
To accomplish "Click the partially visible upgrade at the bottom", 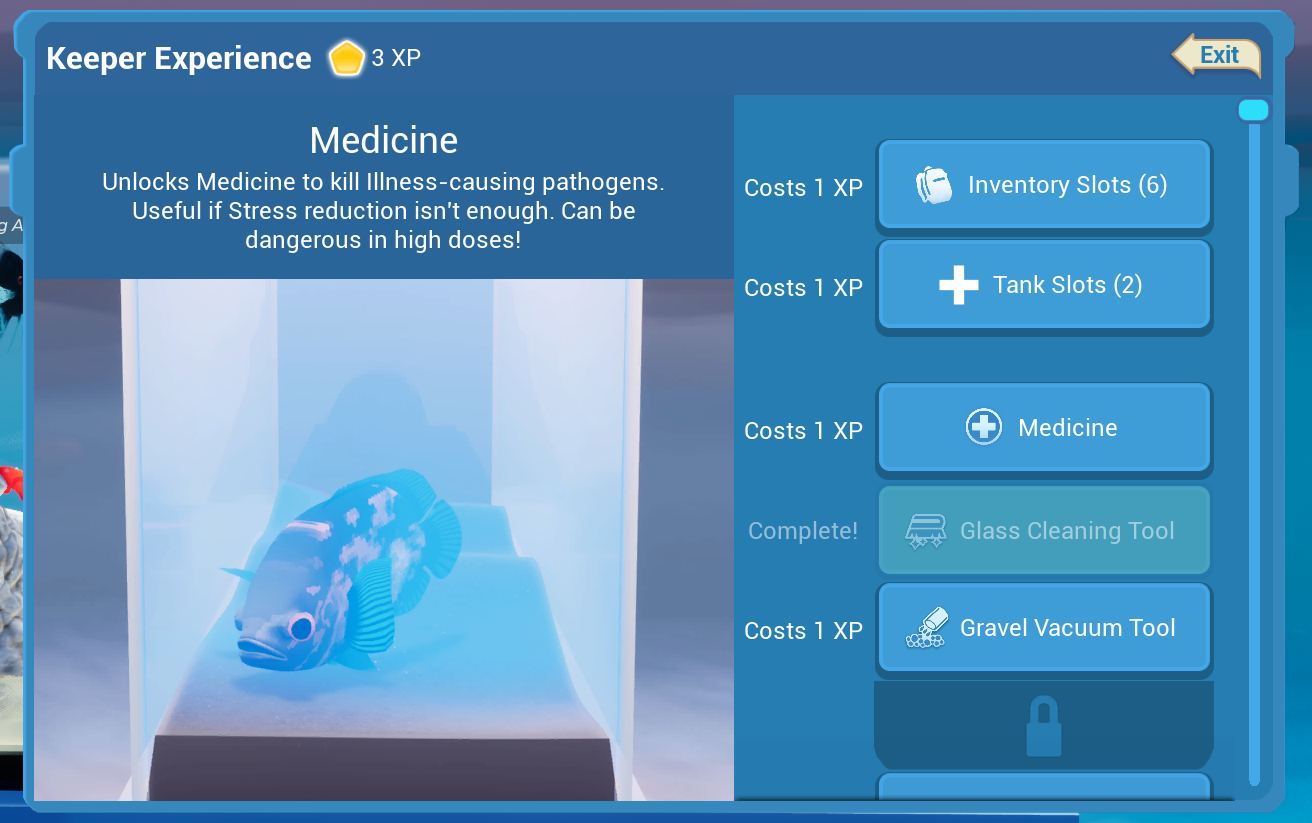I will tap(1043, 795).
